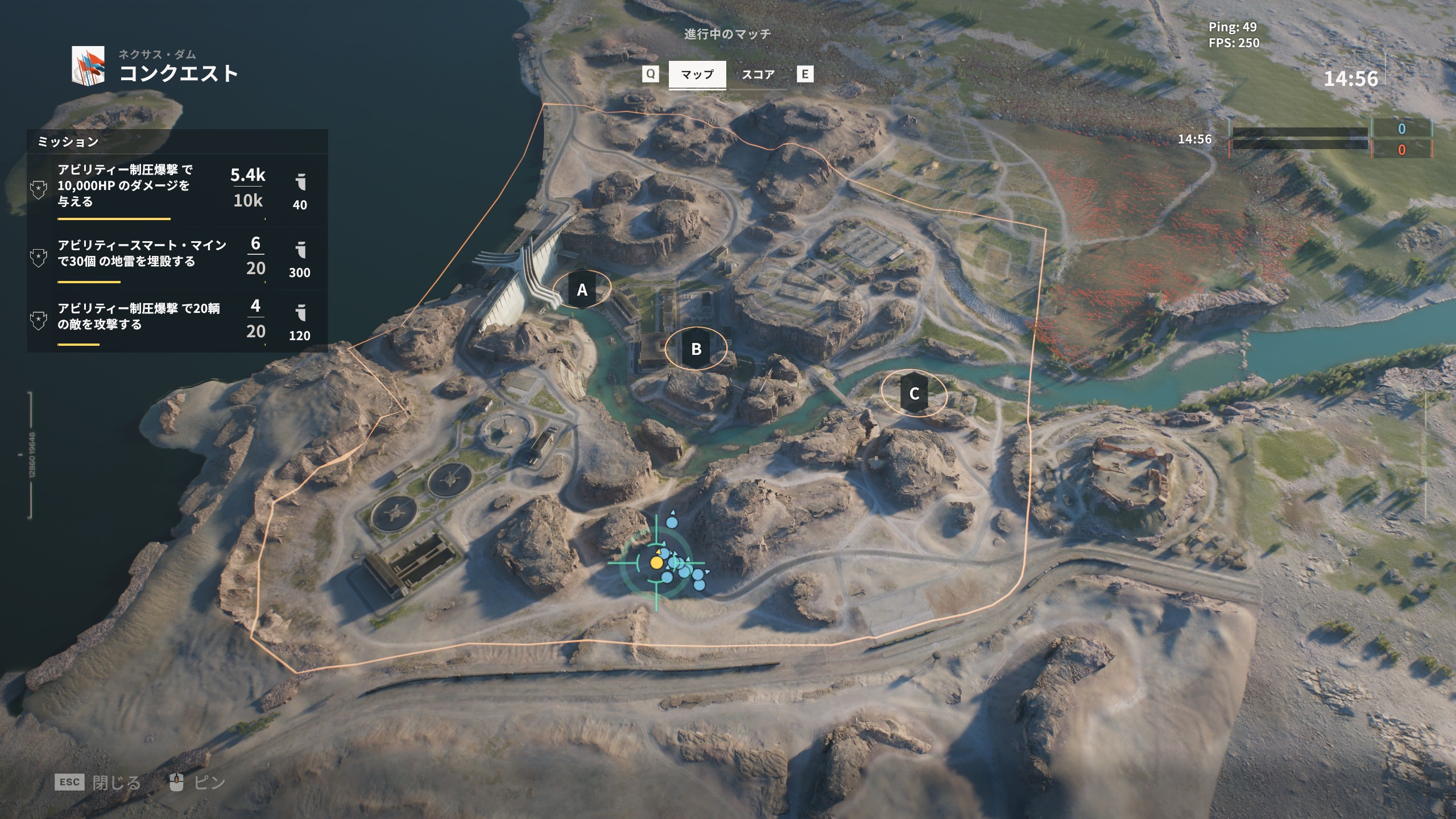Click the yellow player marker
Viewport: 1456px width, 819px height.
coord(656,562)
